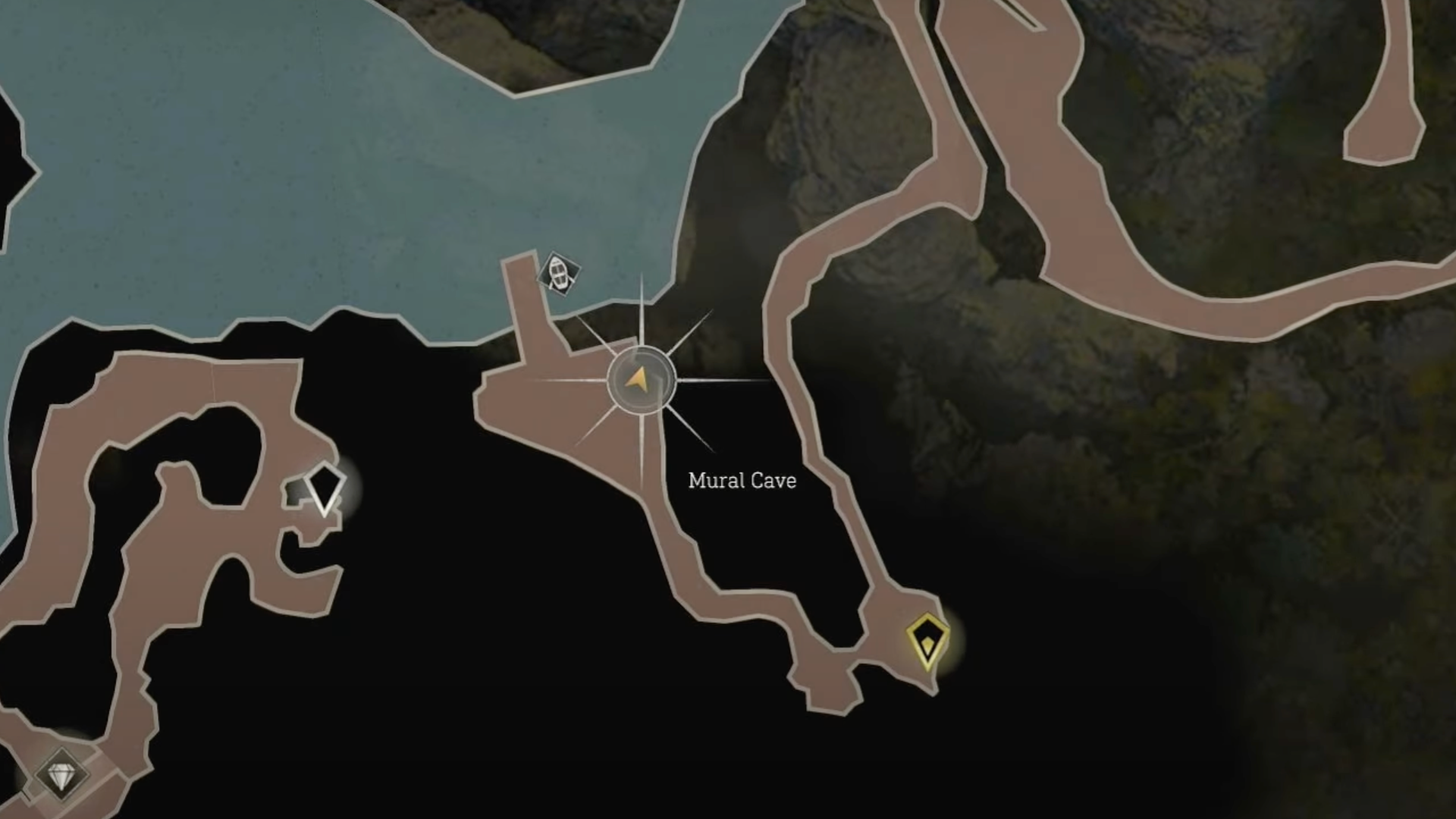Click the player position arrow marker

[x=641, y=380]
